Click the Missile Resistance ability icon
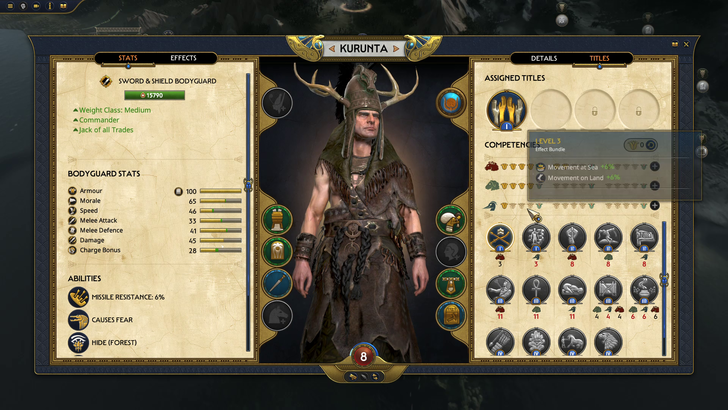This screenshot has height=410, width=728. click(80, 297)
